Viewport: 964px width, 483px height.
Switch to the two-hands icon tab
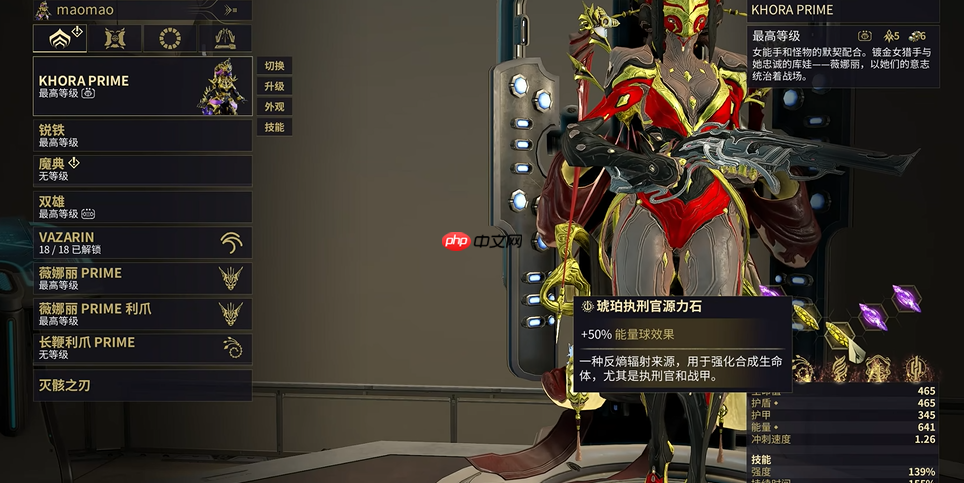coord(224,39)
